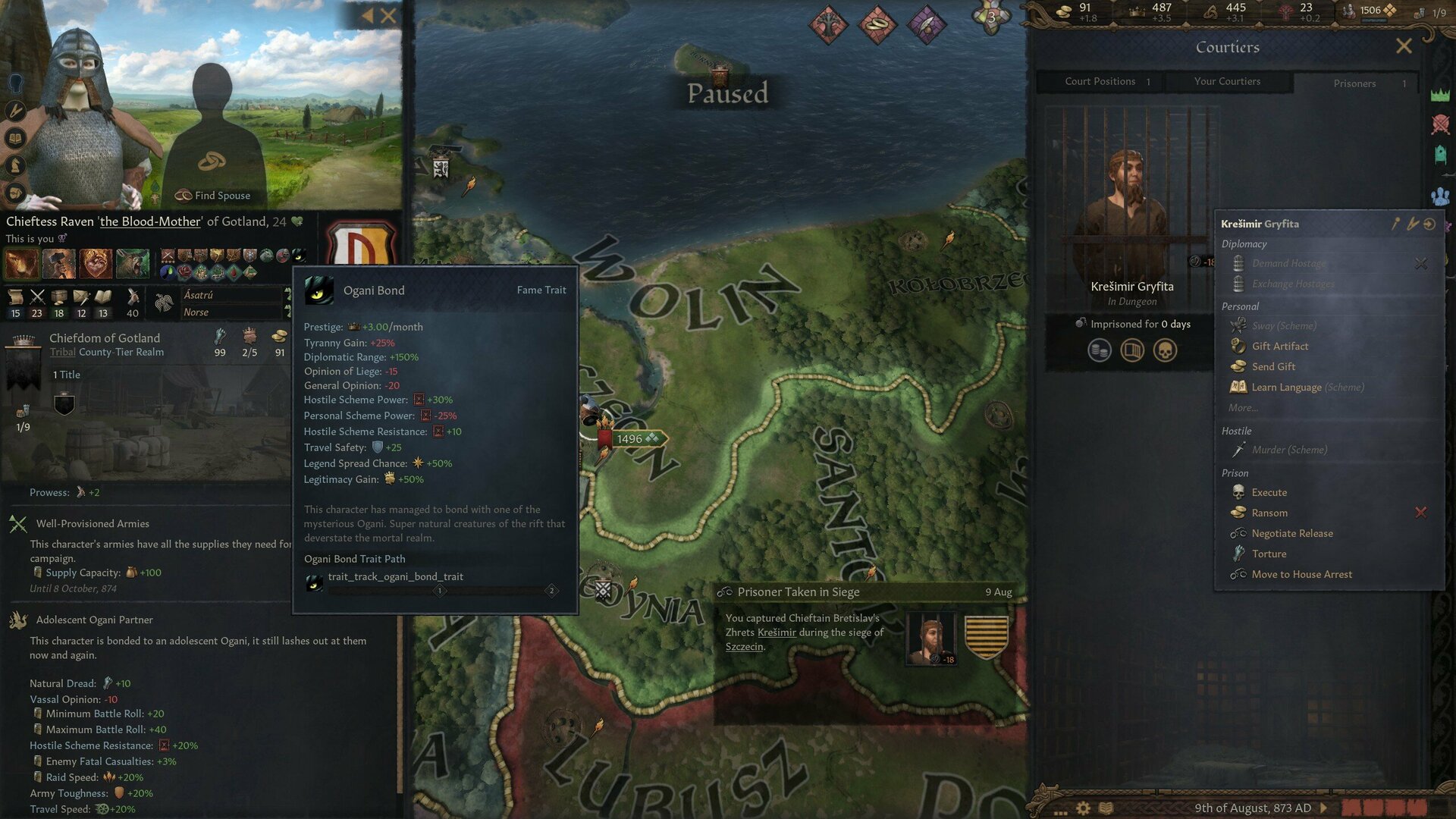
Task: Click the green crown realm icon on right edge
Action: point(1440,94)
